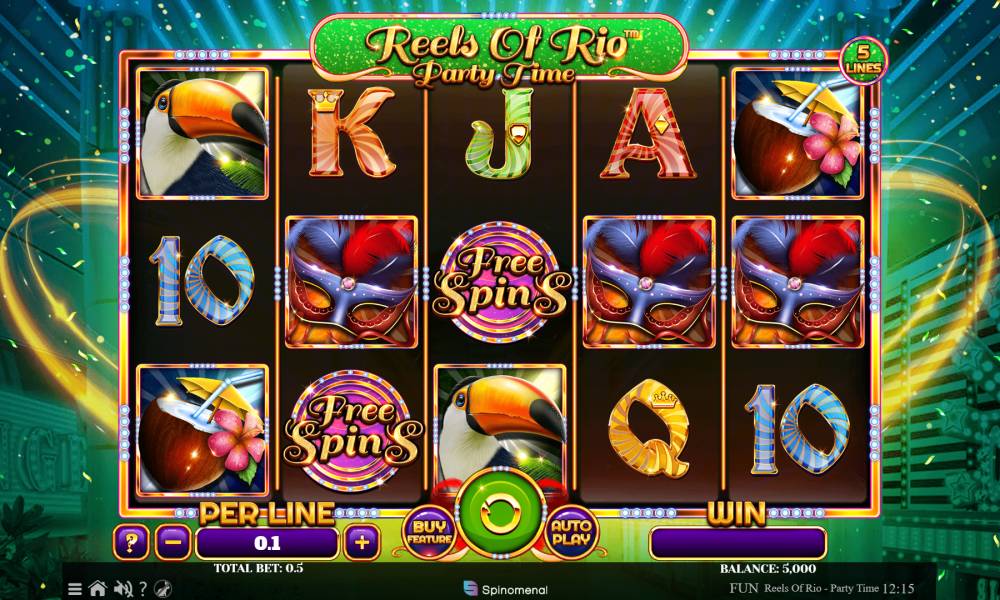1000x600 pixels.
Task: Increase the per-line bet with plus
Action: point(361,543)
